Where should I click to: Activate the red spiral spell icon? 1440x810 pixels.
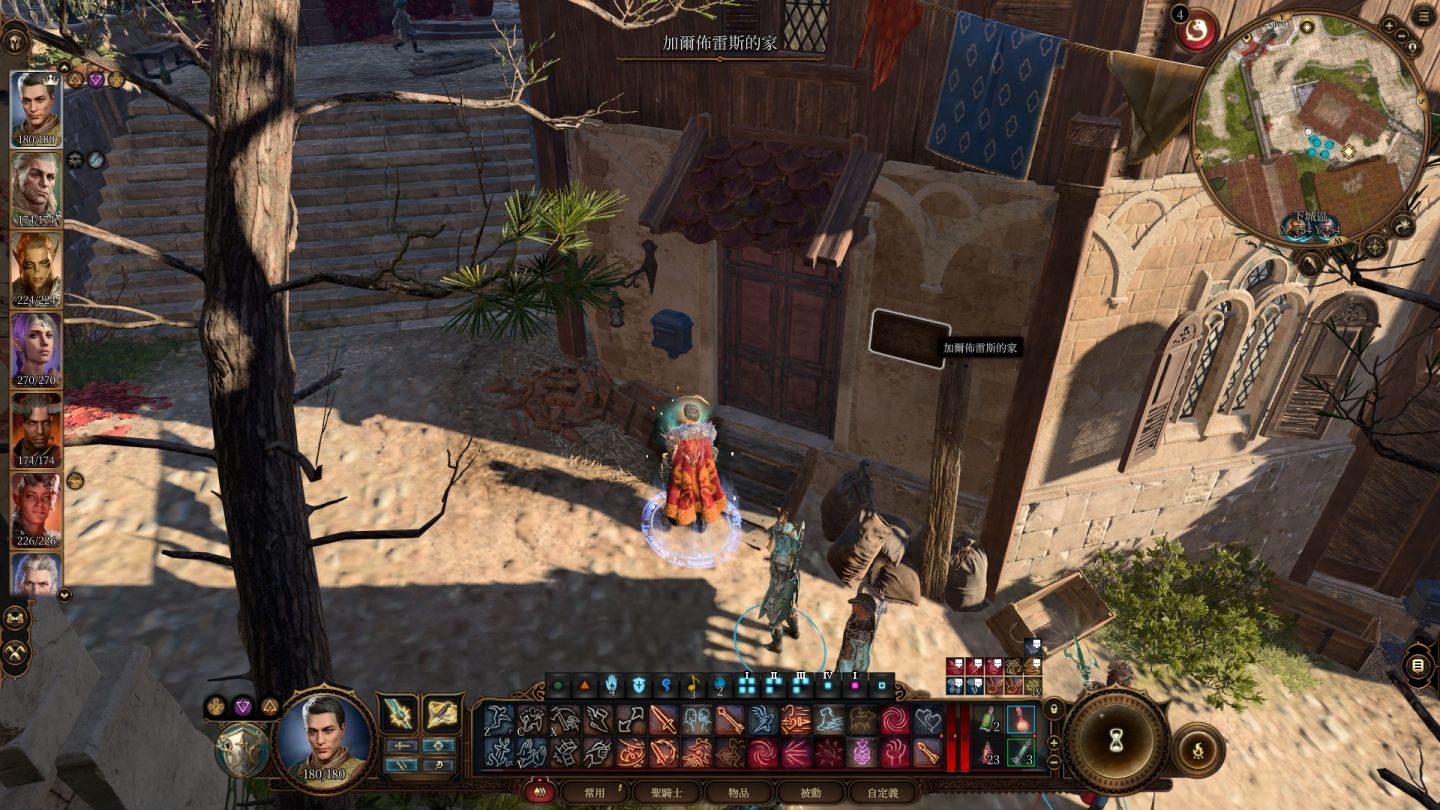point(895,720)
